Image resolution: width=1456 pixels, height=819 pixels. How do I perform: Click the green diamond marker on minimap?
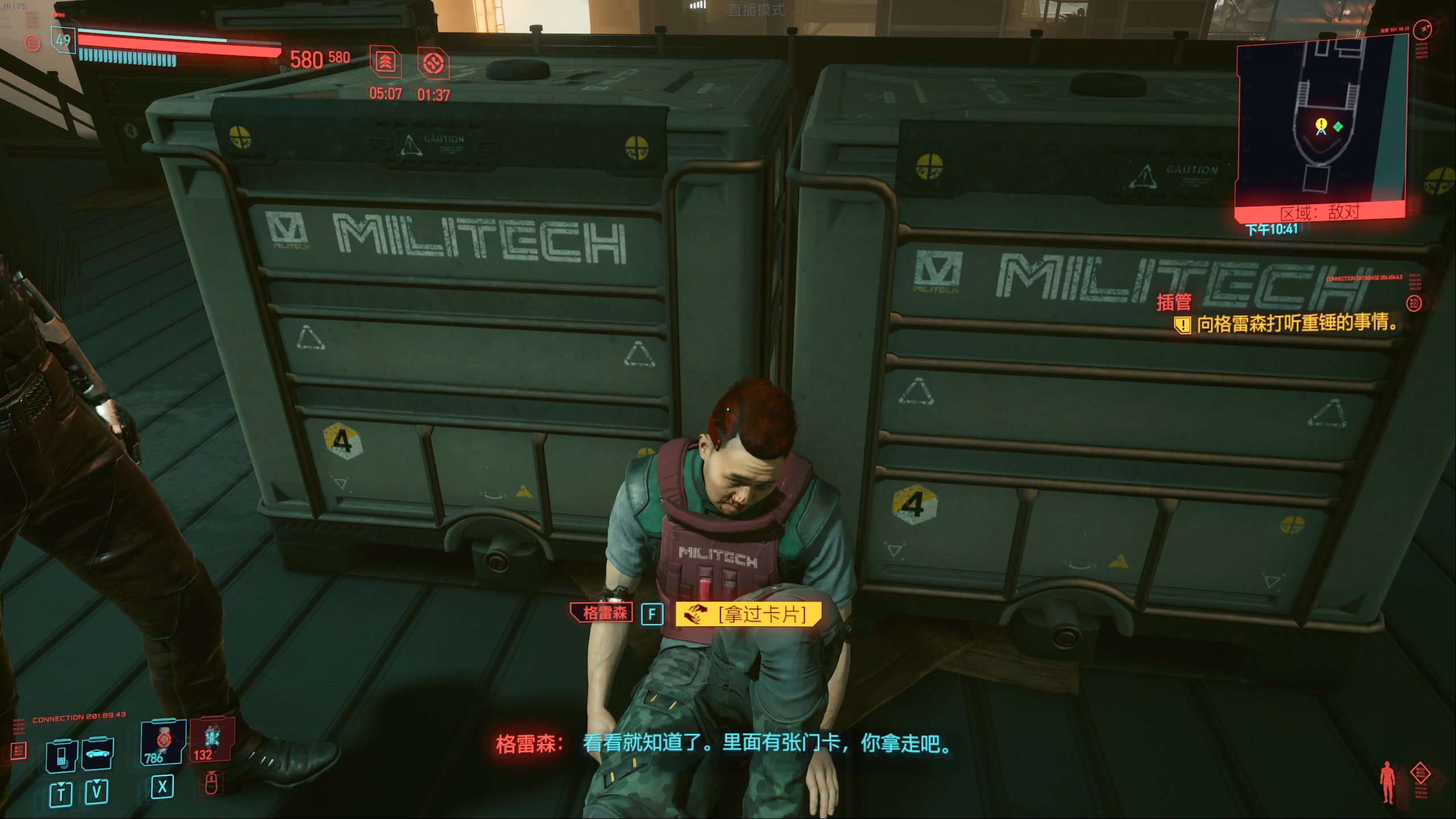tap(1338, 126)
